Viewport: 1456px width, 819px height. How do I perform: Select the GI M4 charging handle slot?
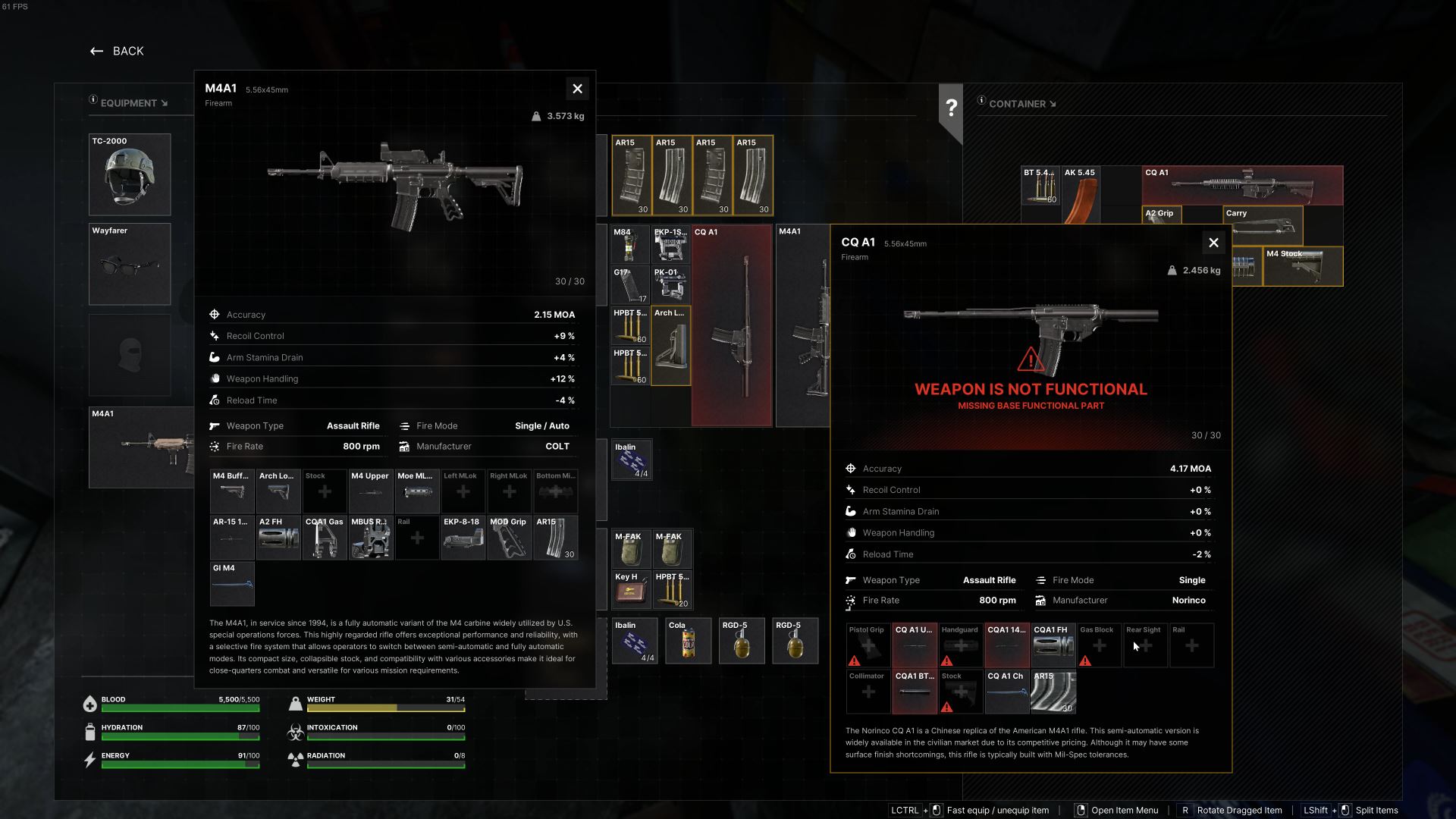point(232,584)
